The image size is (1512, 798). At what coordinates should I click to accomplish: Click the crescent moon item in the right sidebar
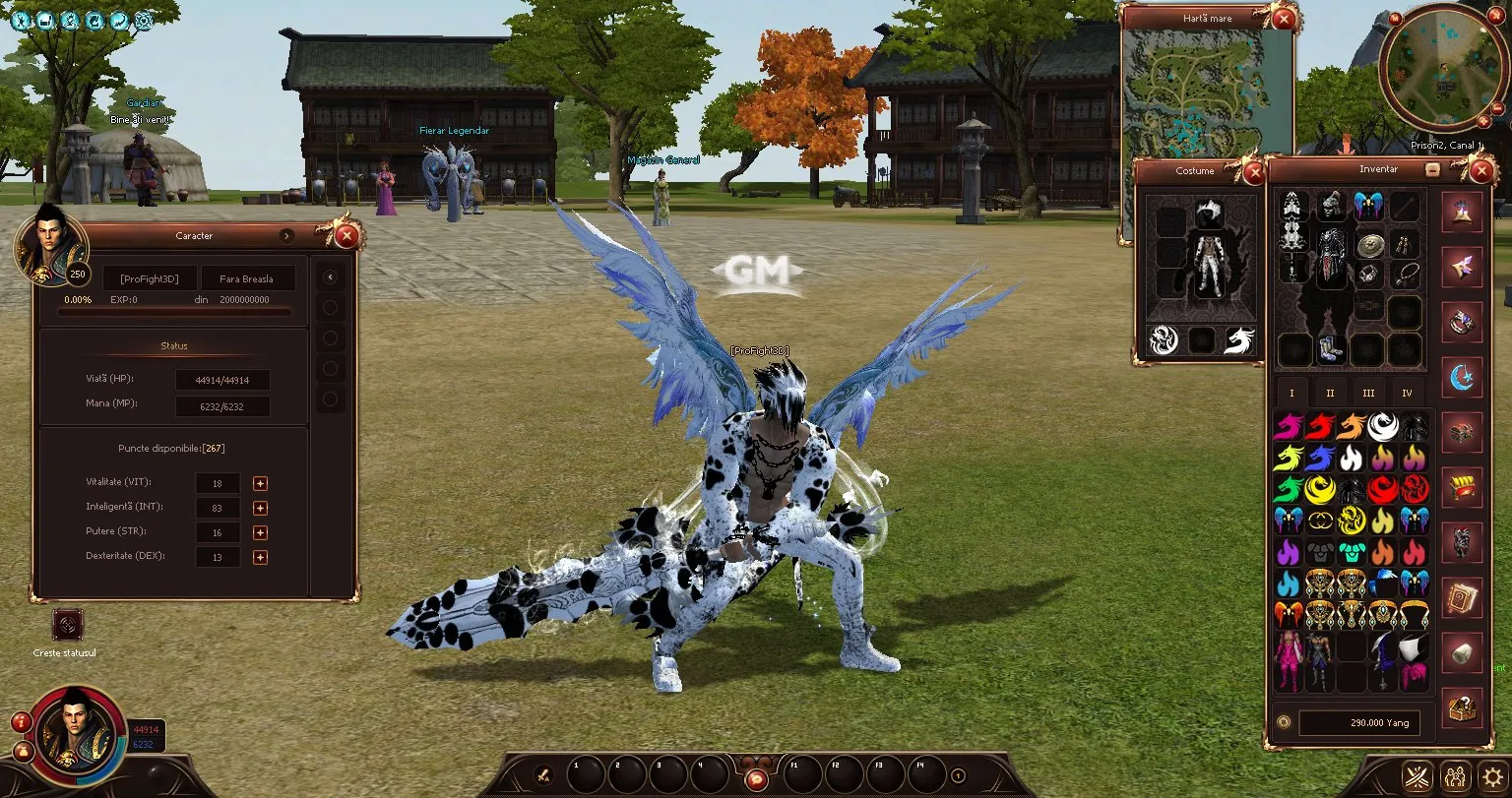point(1462,378)
